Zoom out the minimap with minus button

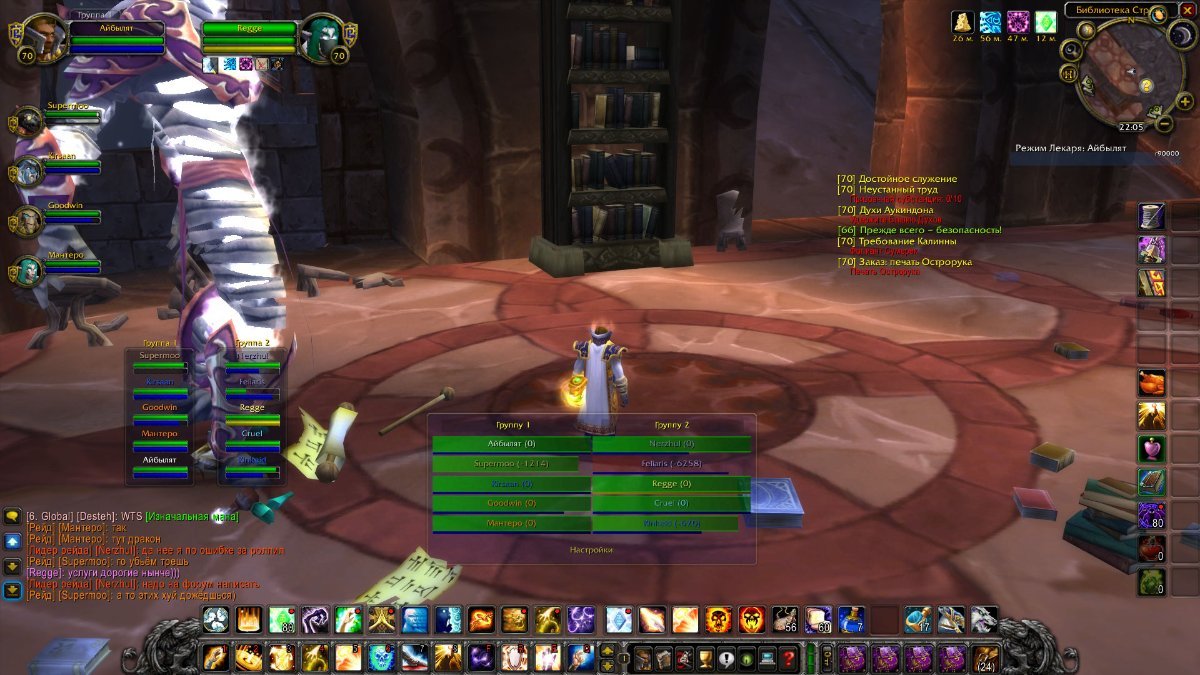pos(1163,126)
